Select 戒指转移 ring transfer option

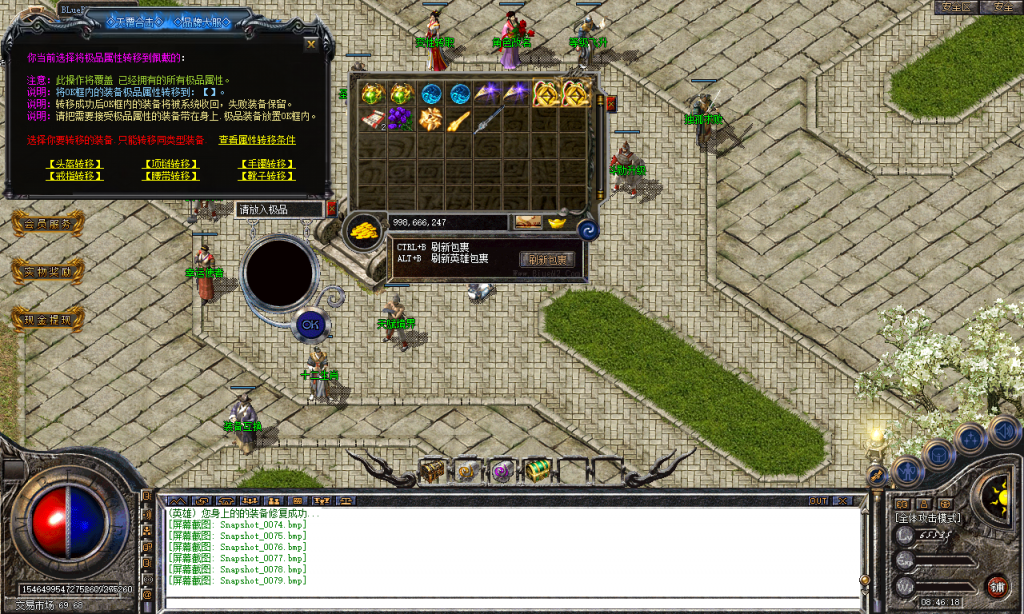pyautogui.click(x=74, y=176)
